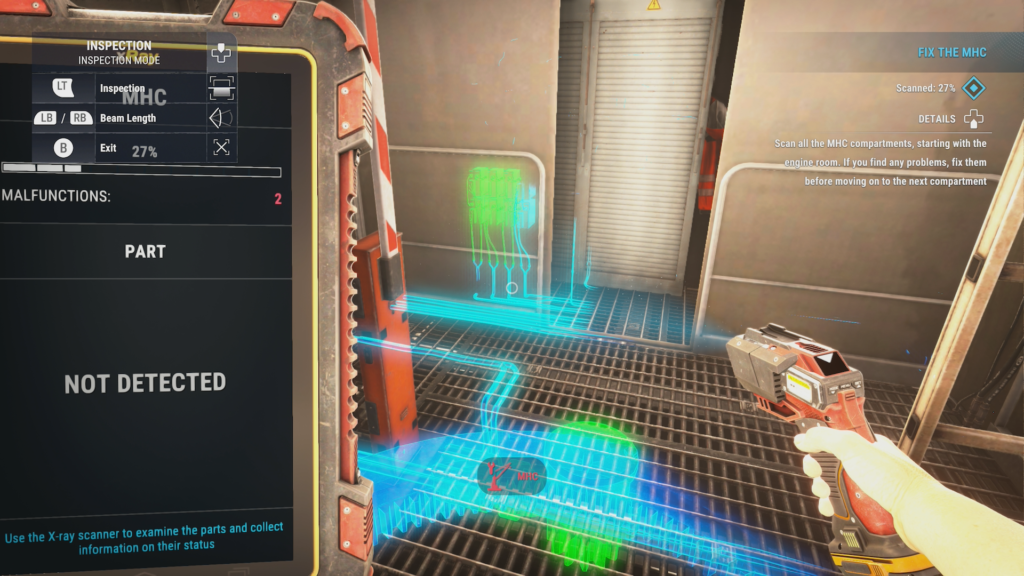The width and height of the screenshot is (1024, 576).
Task: Exit inspection mode via the Exit icon
Action: [x=221, y=148]
